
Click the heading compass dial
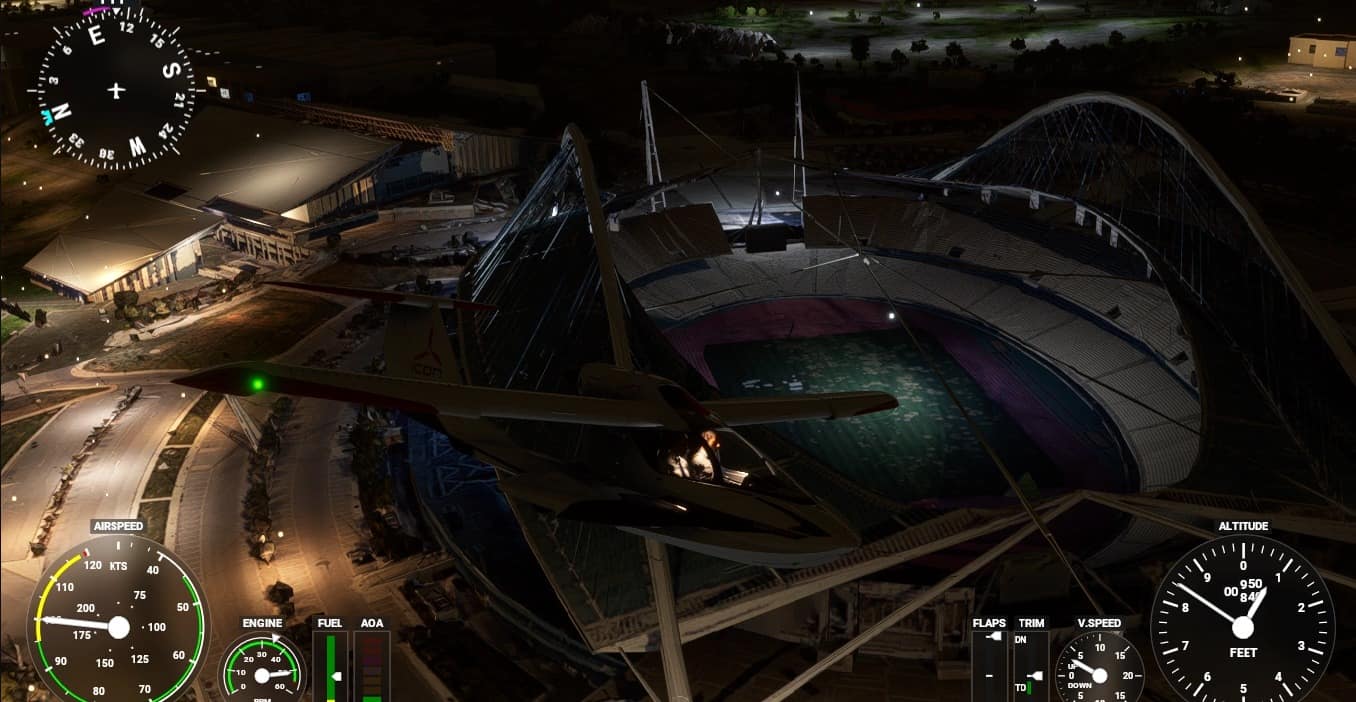[x=116, y=90]
